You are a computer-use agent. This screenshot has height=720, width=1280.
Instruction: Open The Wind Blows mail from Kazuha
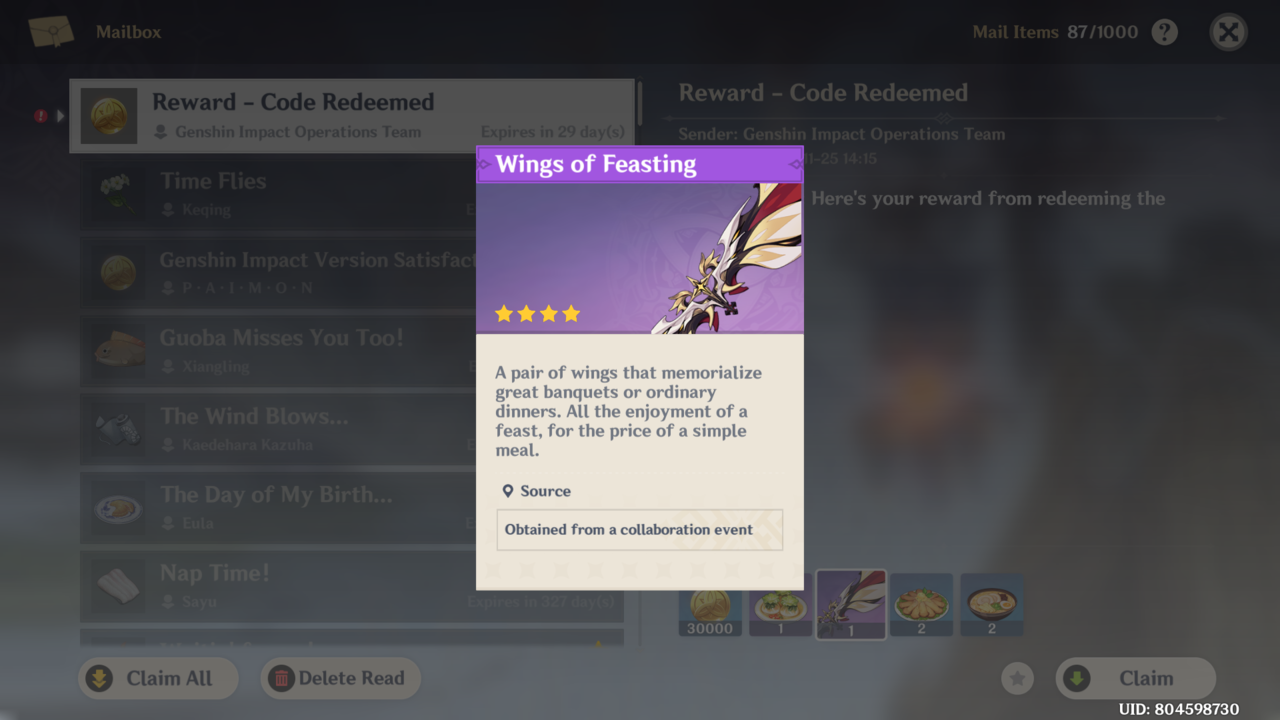(x=280, y=429)
